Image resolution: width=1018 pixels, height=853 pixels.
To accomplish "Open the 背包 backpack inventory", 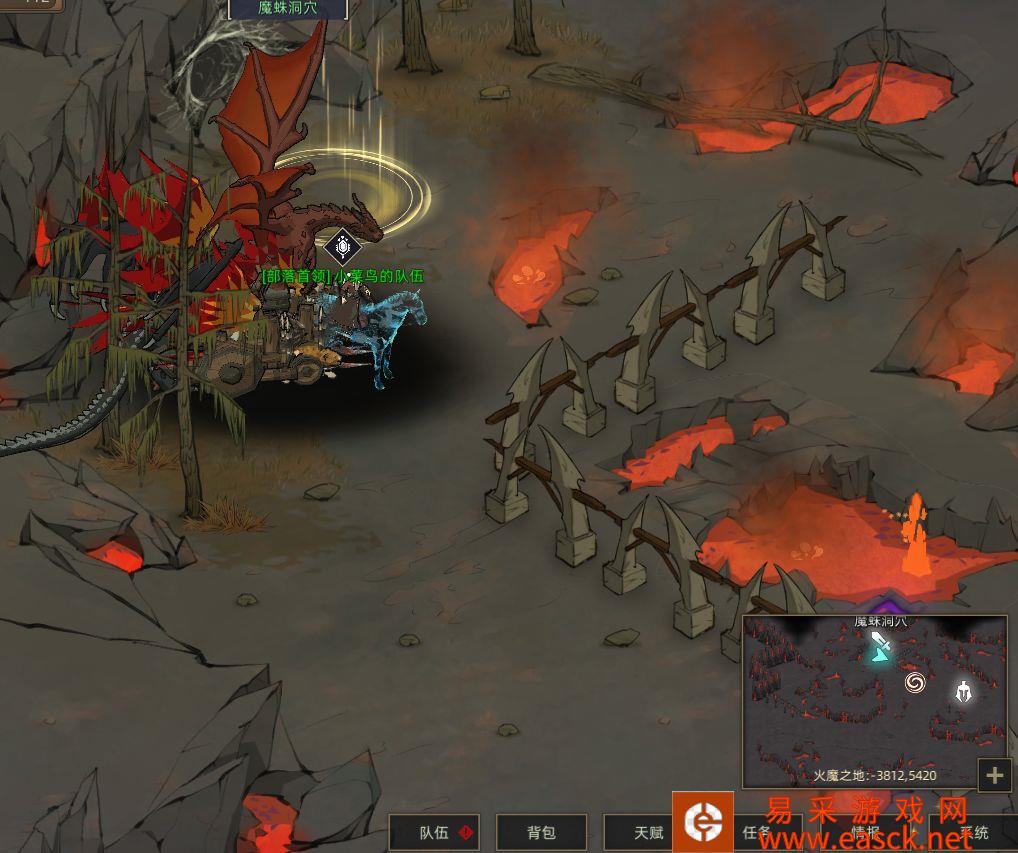I will point(541,832).
